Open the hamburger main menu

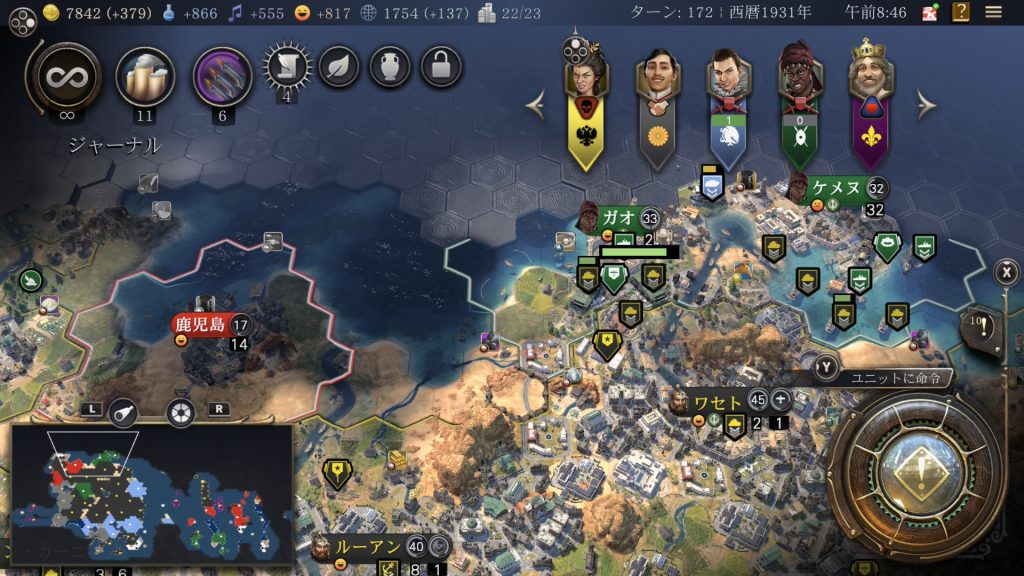pos(993,12)
